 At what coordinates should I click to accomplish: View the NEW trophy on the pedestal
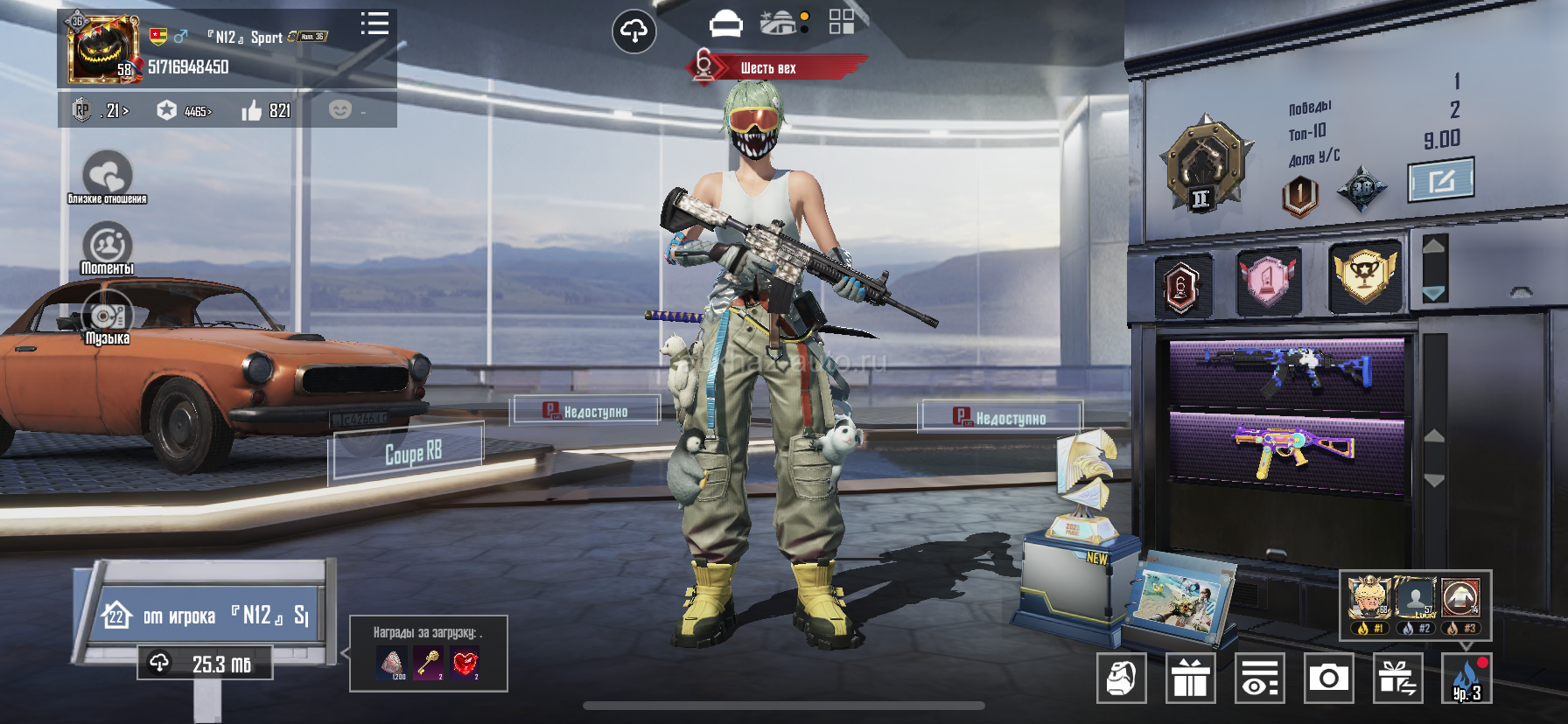coord(1085,490)
